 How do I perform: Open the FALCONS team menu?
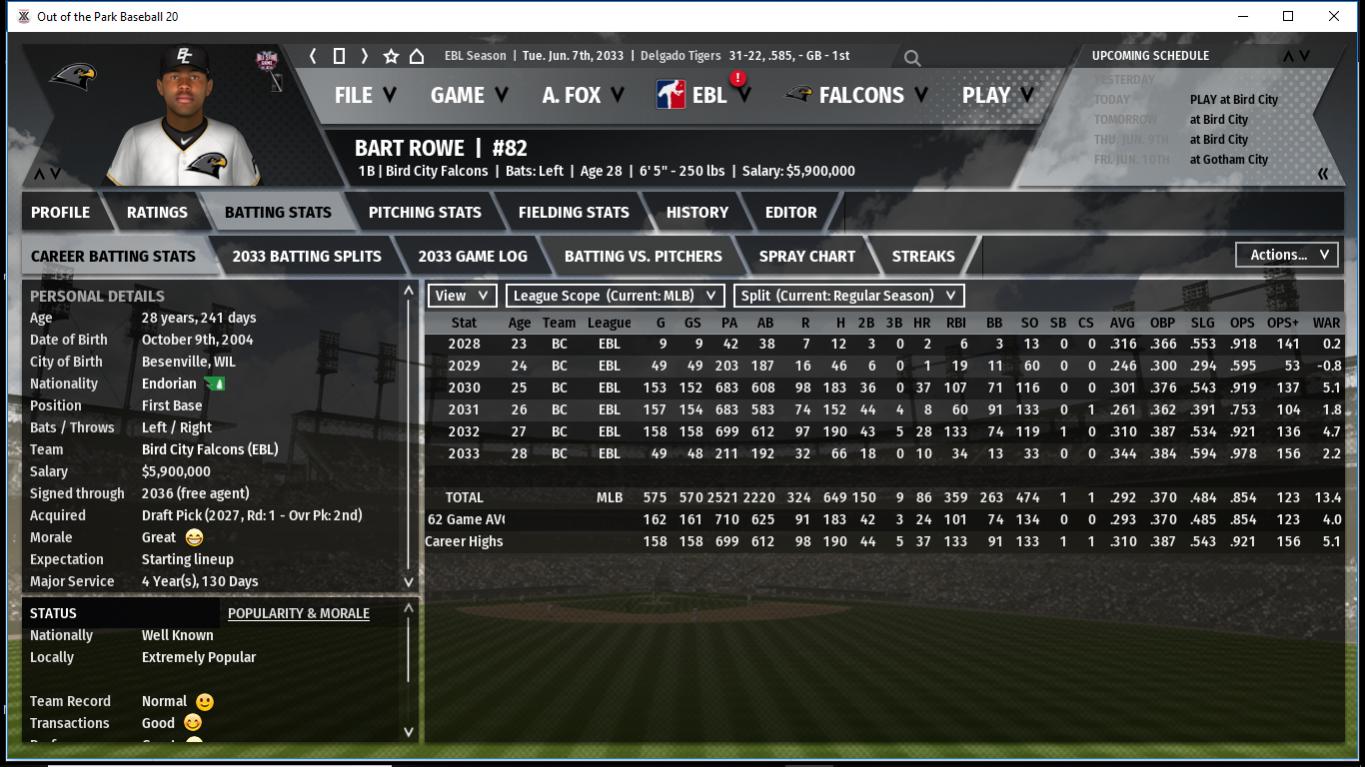(x=858, y=95)
